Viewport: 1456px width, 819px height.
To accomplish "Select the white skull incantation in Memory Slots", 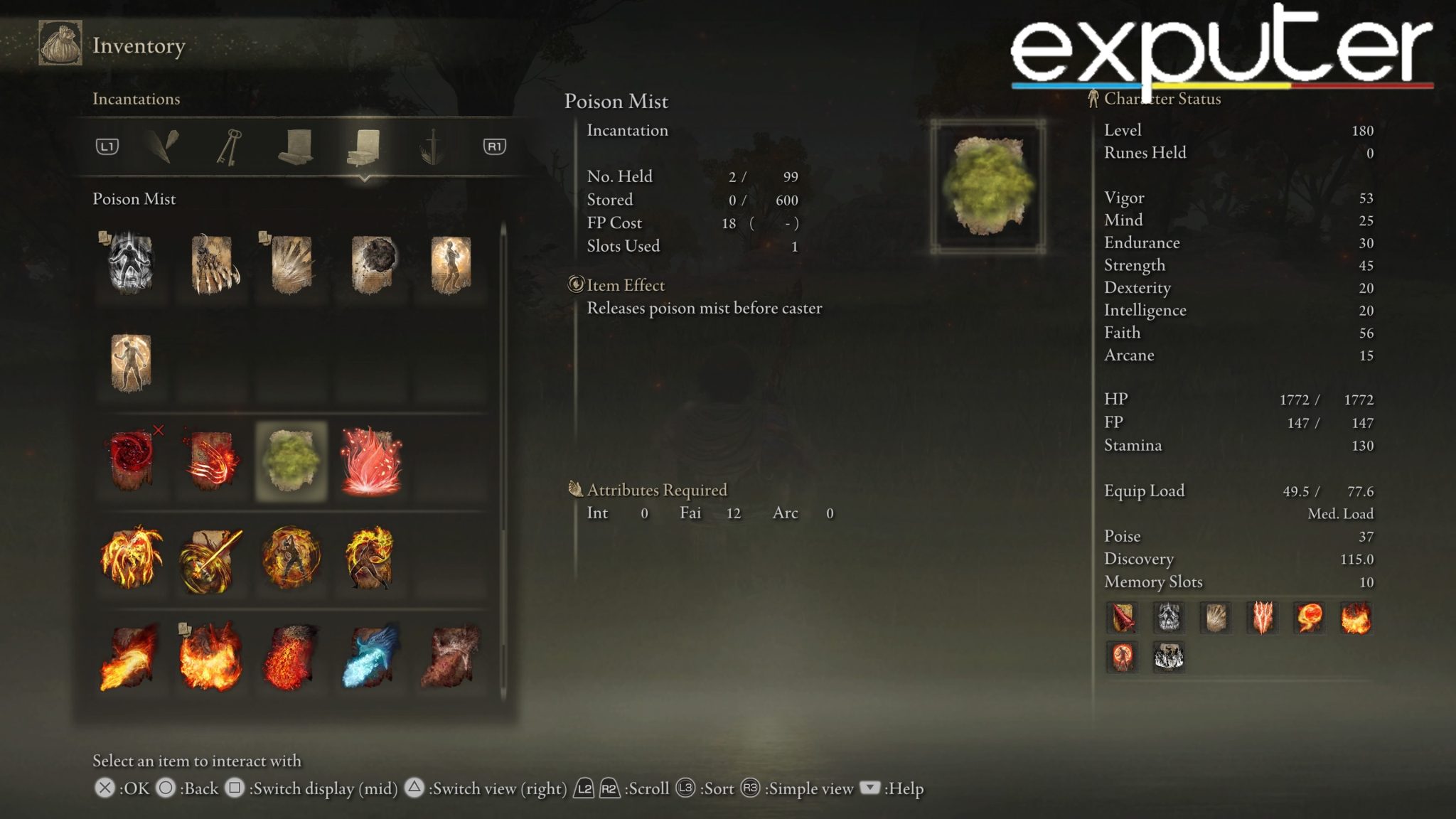I will tap(1168, 617).
